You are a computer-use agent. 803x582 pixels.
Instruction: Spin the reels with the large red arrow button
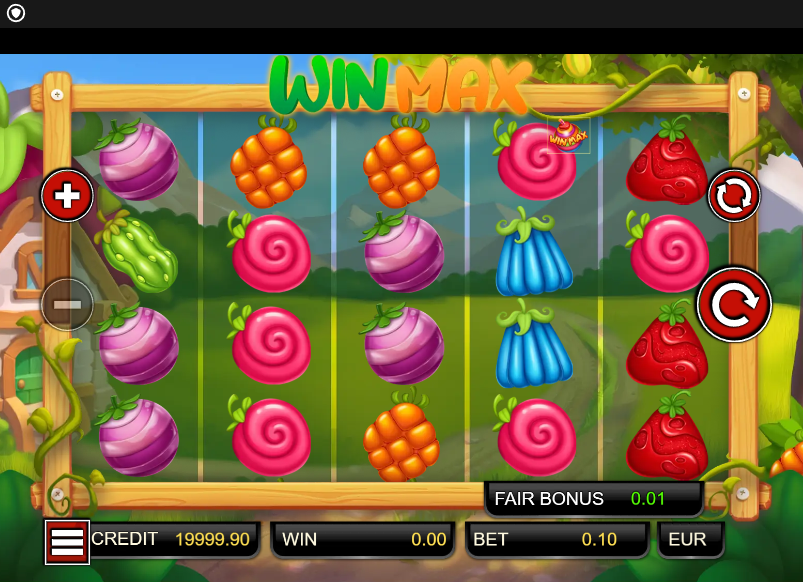point(734,304)
